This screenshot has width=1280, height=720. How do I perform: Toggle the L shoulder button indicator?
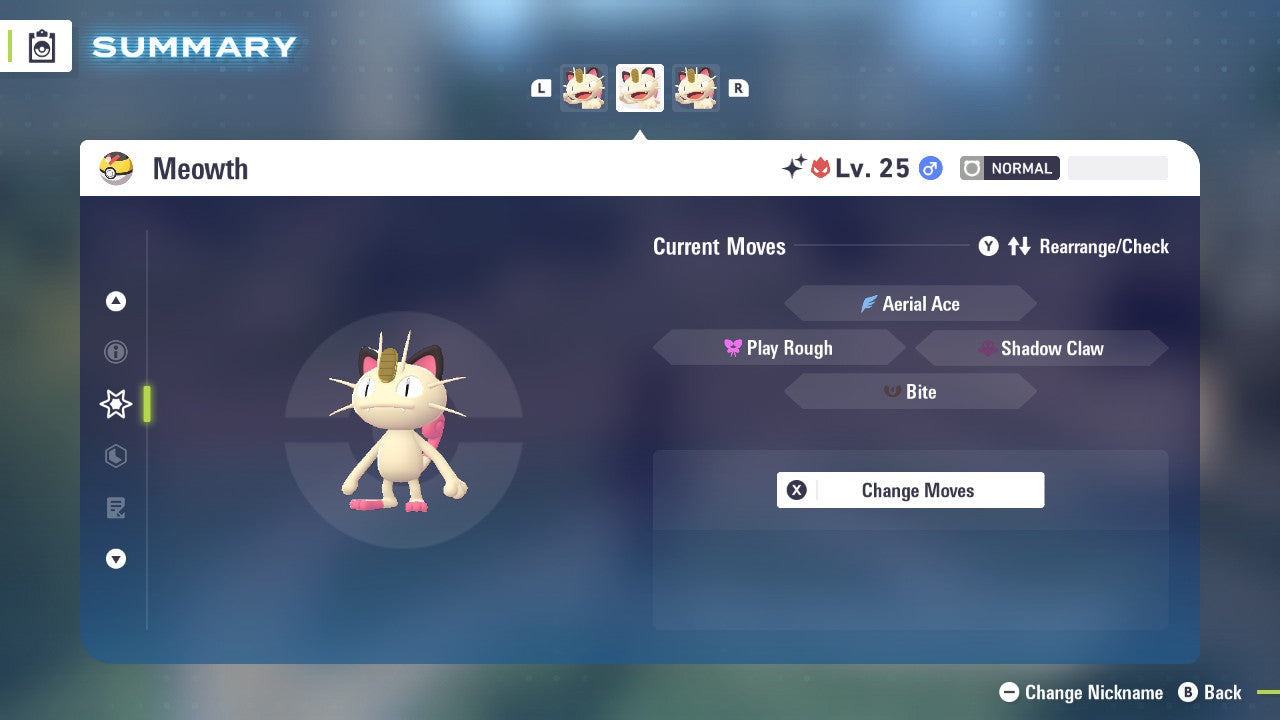click(x=541, y=88)
